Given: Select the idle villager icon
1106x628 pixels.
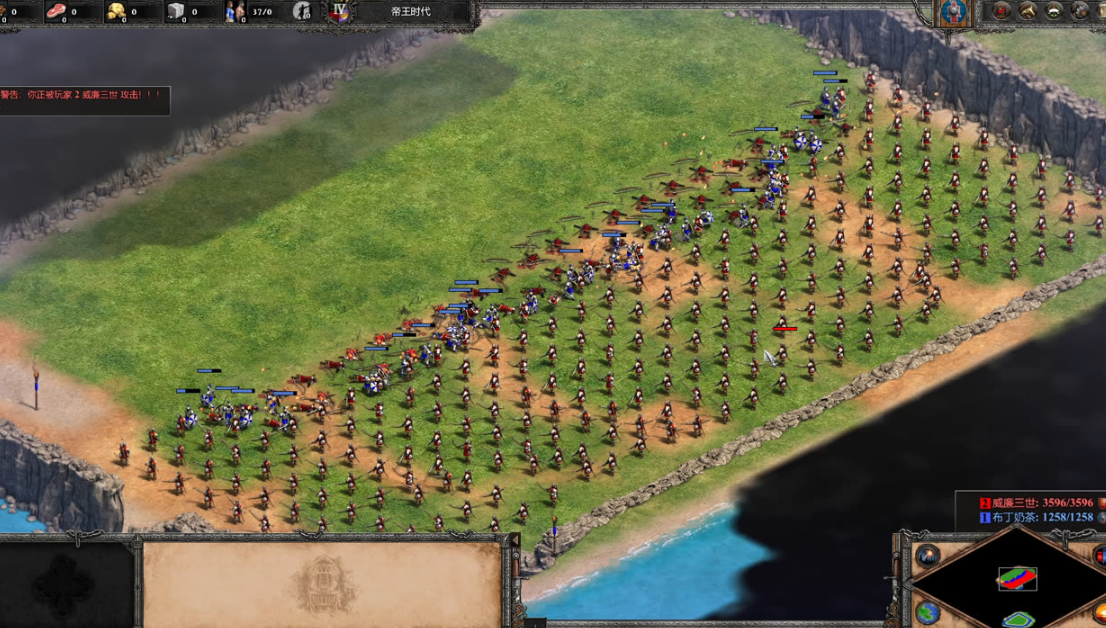Looking at the screenshot, I should (x=302, y=12).
